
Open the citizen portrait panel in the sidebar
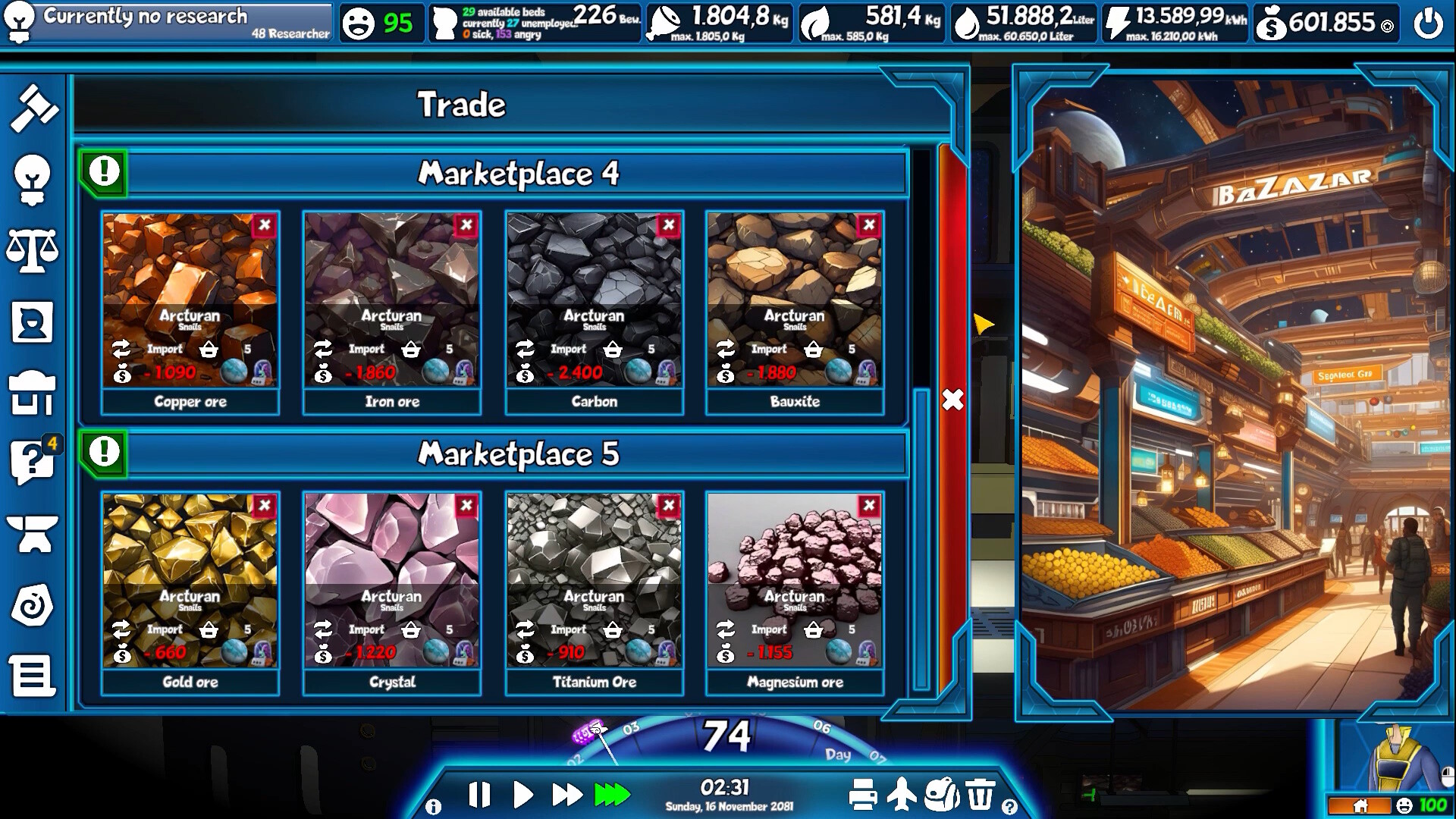coord(32,322)
